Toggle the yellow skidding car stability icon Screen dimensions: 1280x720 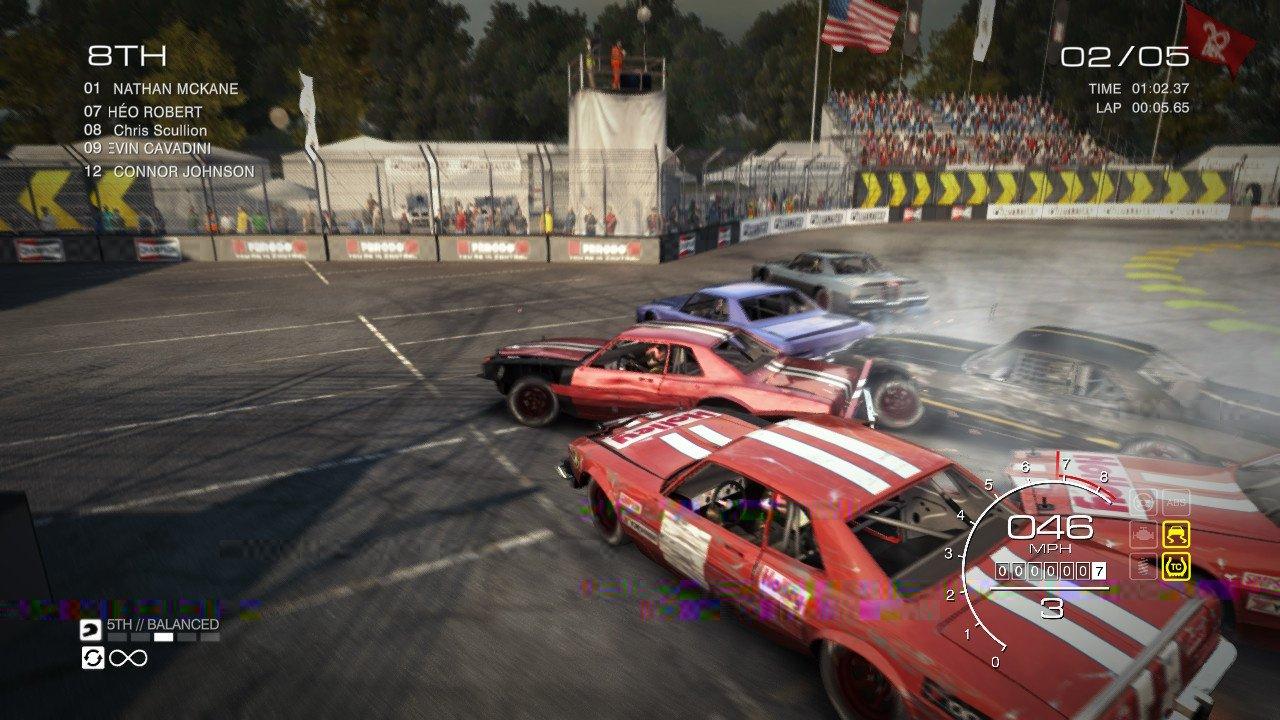tap(1175, 534)
